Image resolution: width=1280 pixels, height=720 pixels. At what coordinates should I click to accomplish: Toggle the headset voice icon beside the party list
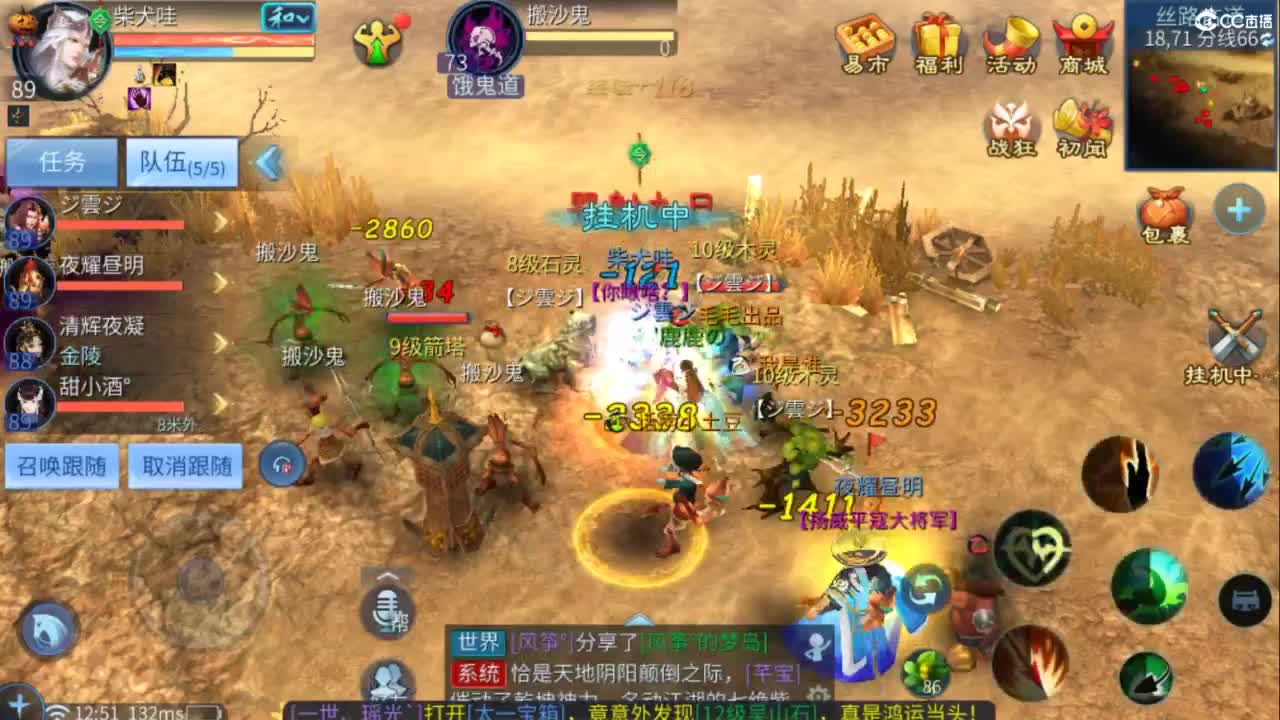pyautogui.click(x=281, y=463)
